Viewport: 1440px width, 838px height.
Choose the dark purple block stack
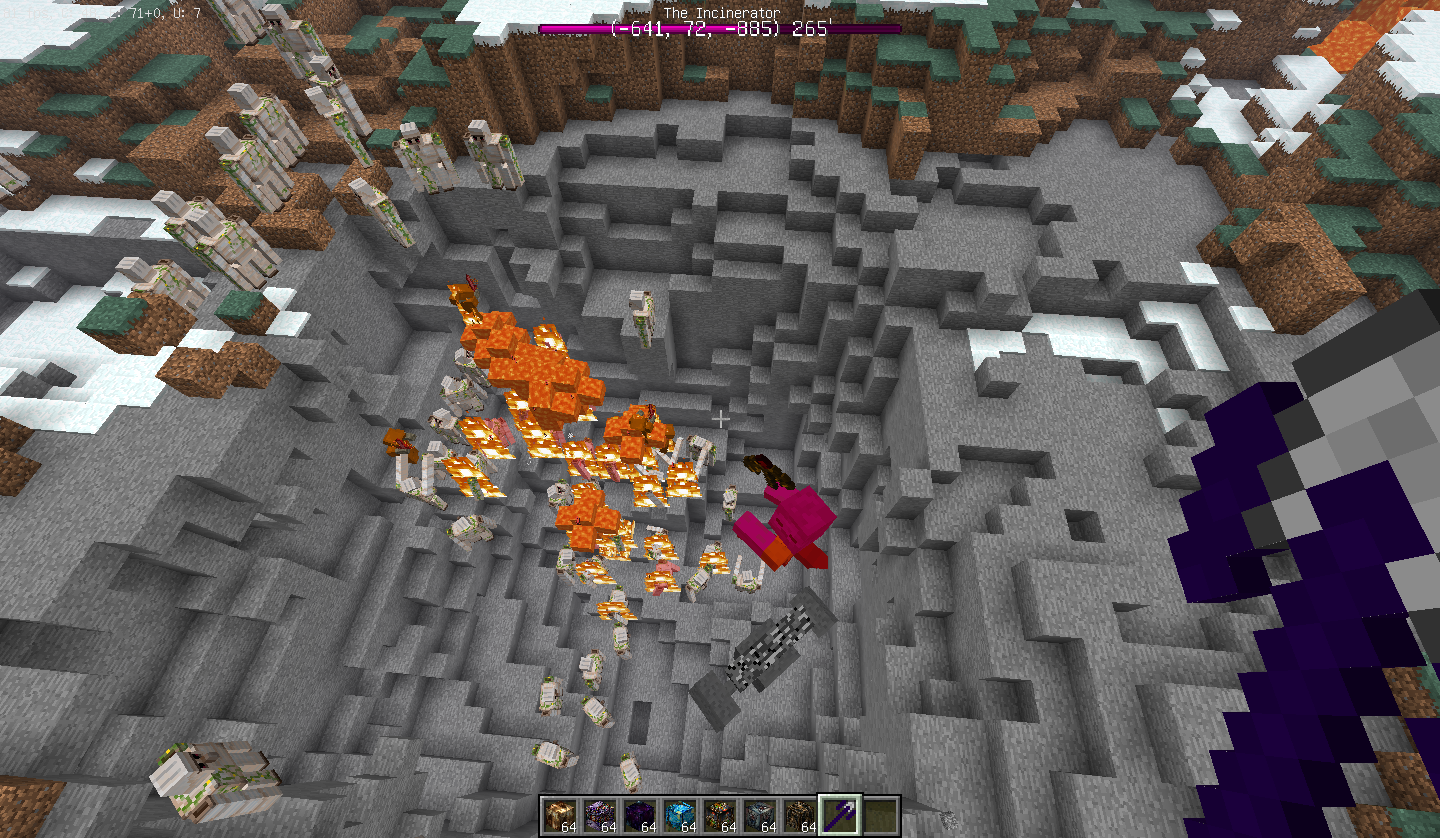pos(640,815)
